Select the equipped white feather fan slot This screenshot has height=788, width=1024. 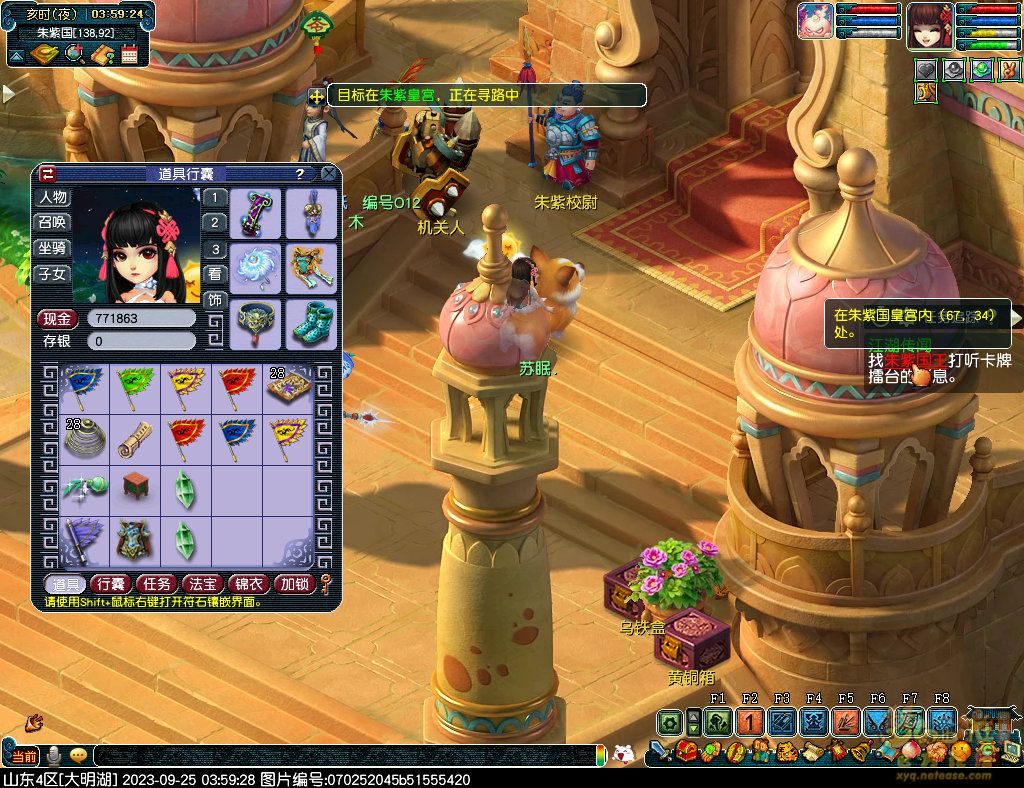[x=255, y=267]
